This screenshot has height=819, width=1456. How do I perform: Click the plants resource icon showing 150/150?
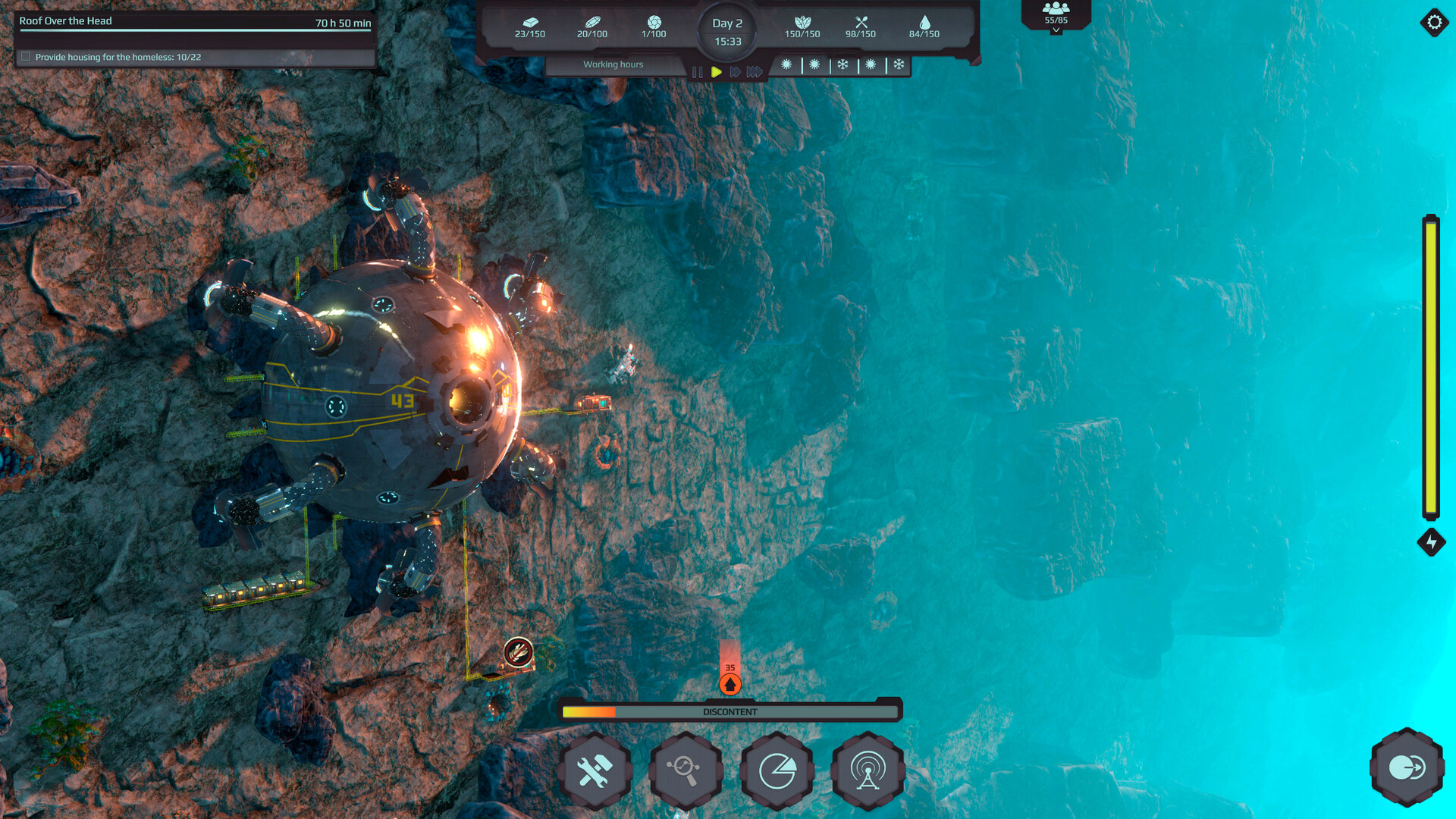click(802, 24)
